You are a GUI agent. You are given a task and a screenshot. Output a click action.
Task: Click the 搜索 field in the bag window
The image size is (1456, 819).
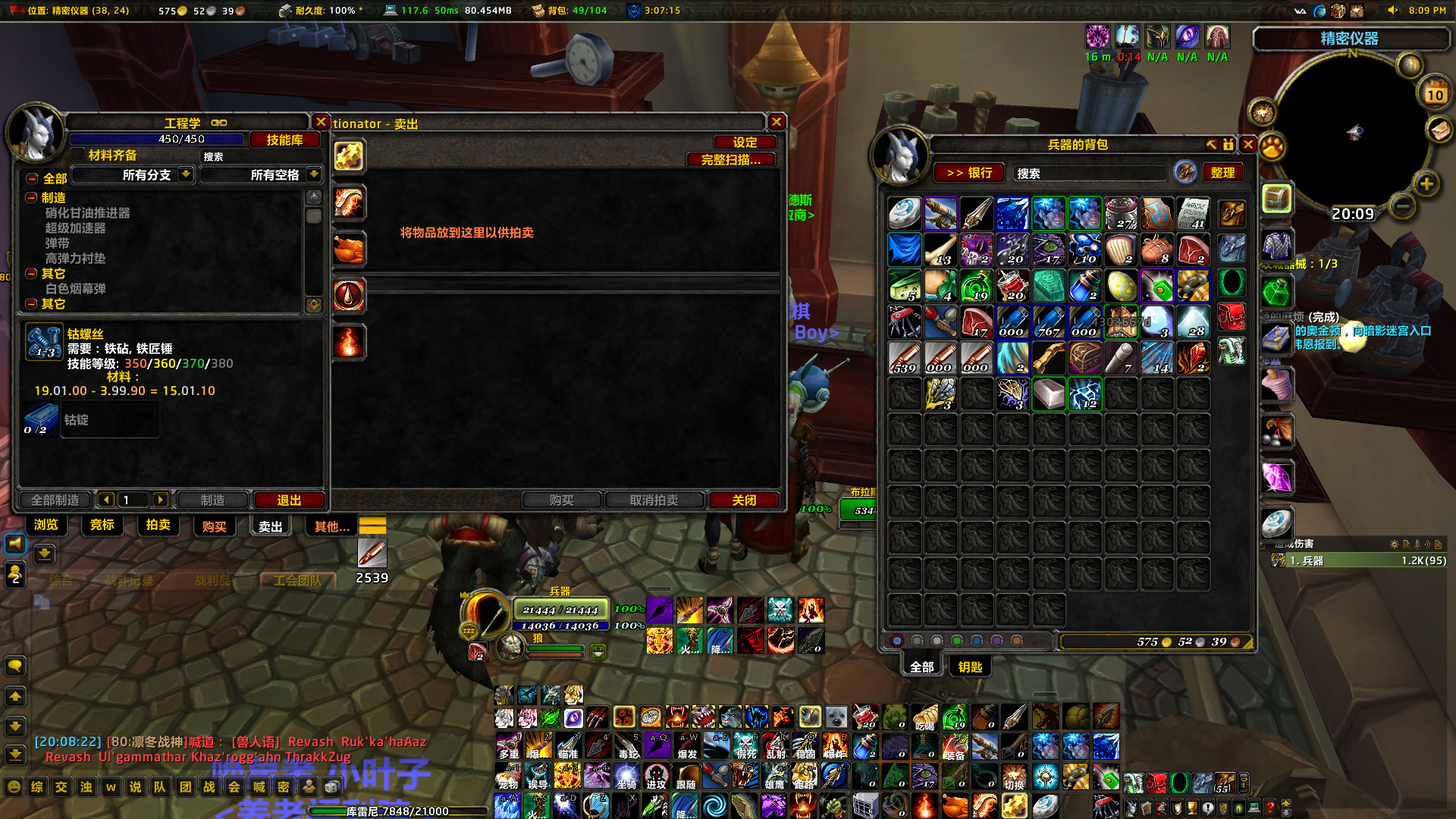tap(1090, 173)
